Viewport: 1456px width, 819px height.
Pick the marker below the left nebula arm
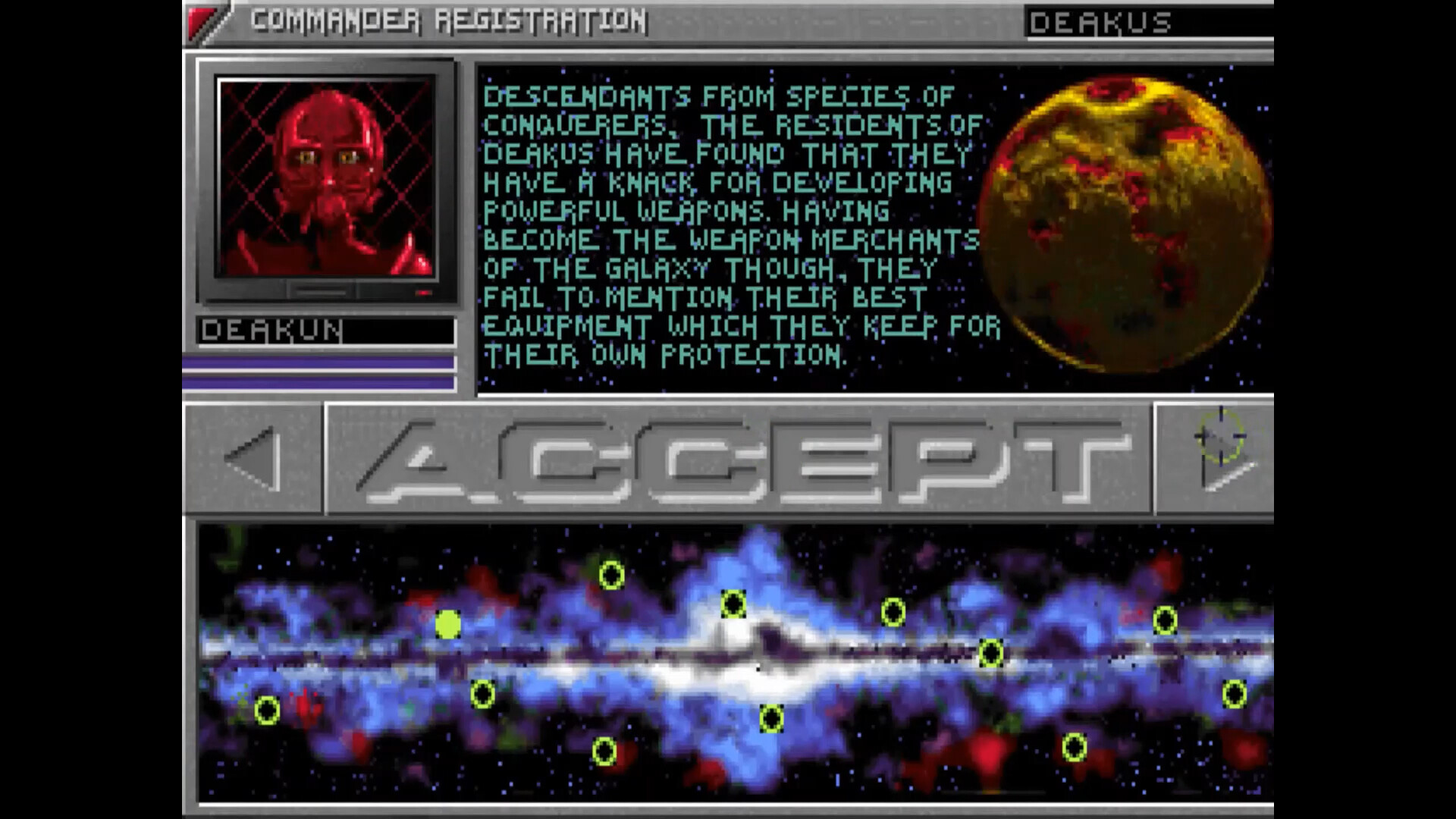pyautogui.click(x=482, y=692)
